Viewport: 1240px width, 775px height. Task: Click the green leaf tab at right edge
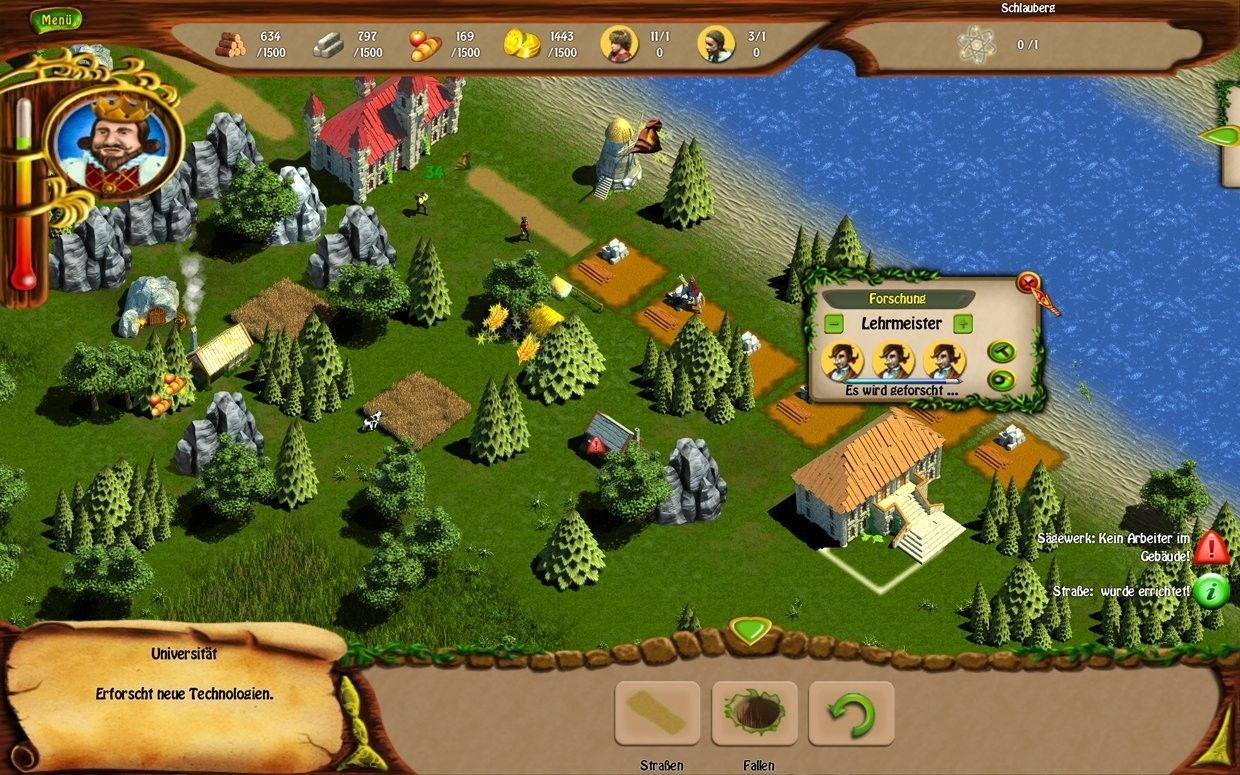coord(1220,136)
